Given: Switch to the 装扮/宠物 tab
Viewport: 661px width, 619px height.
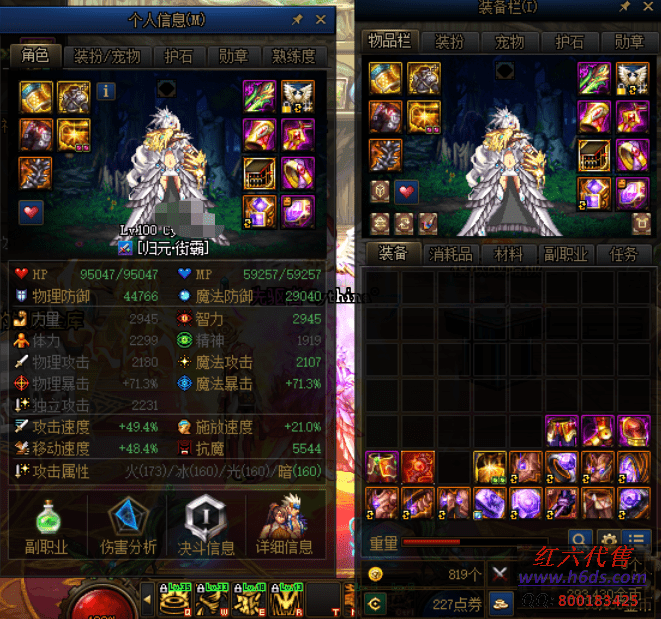Looking at the screenshot, I should (108, 56).
